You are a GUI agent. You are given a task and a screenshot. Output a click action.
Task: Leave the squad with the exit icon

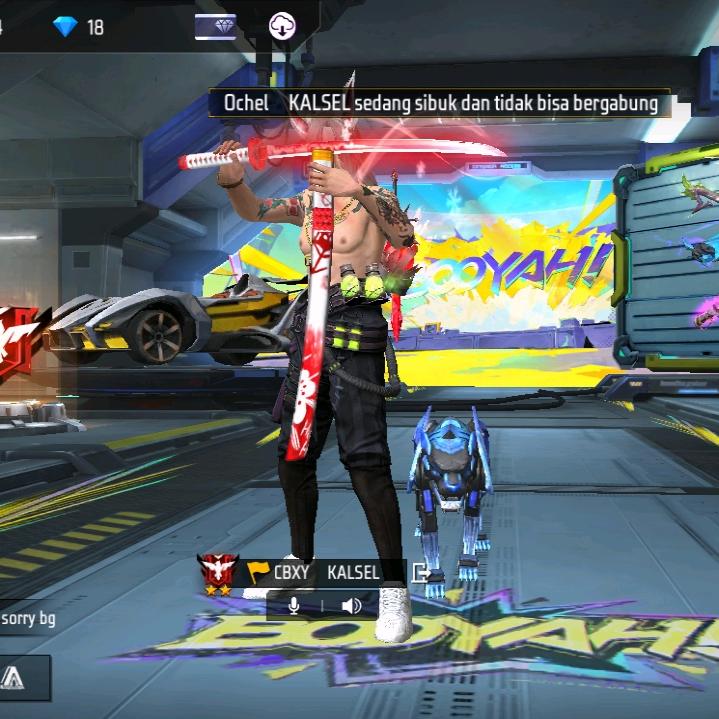click(421, 573)
